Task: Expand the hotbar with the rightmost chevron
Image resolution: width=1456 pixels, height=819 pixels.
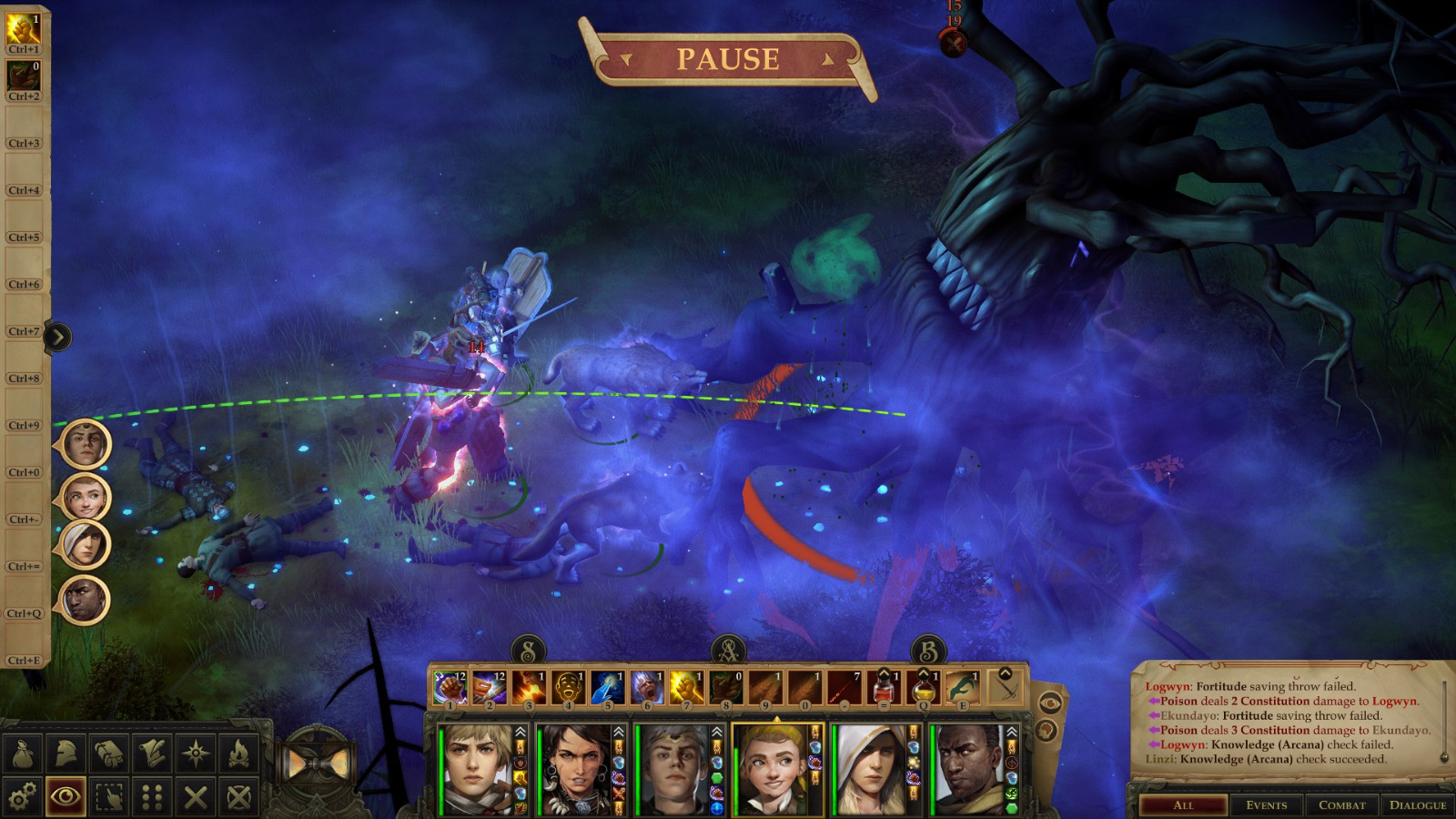Action: pyautogui.click(x=1006, y=673)
